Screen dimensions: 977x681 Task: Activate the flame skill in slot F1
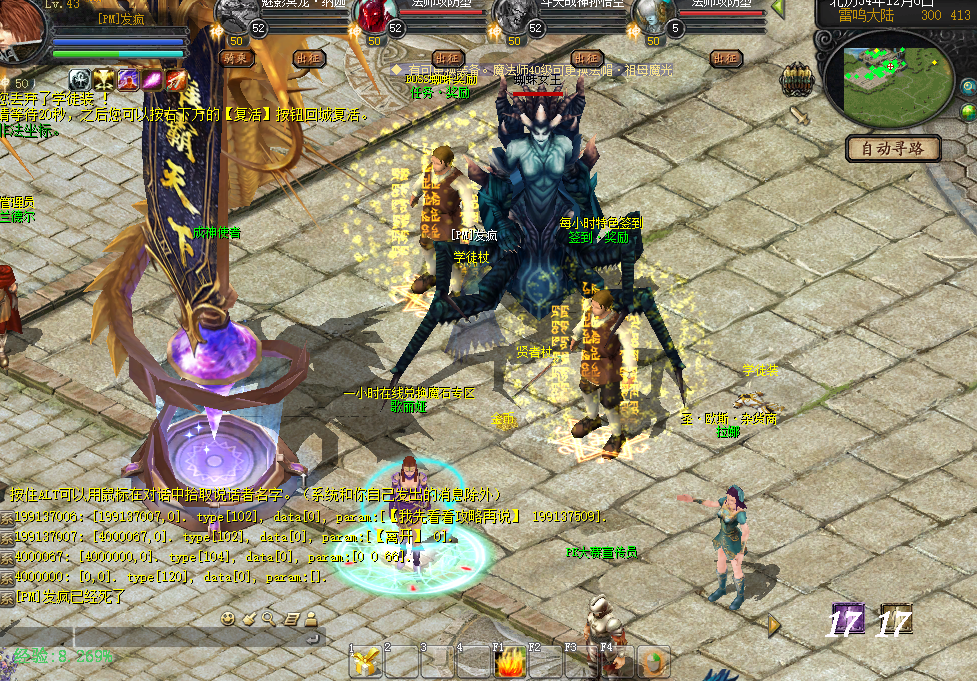[511, 662]
